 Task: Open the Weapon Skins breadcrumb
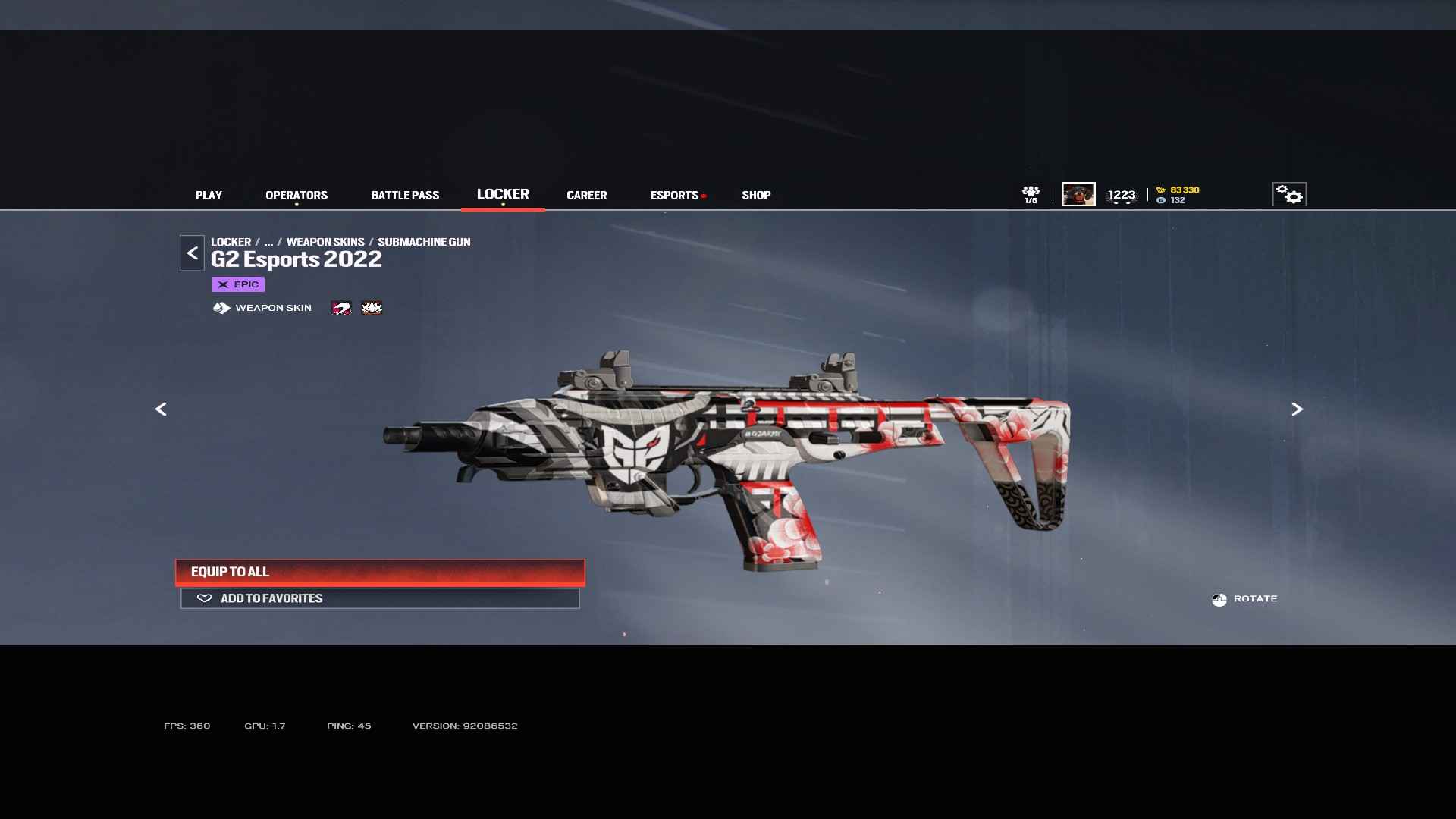[325, 242]
